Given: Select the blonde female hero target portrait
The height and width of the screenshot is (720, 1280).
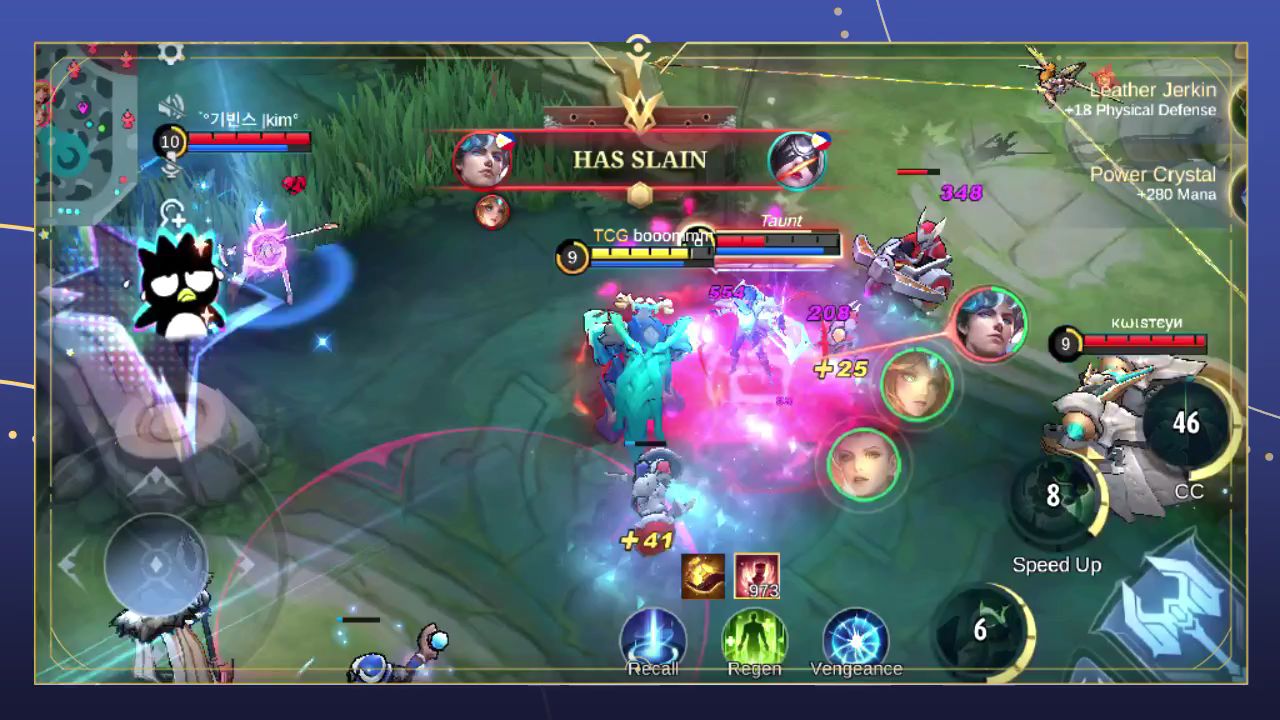Looking at the screenshot, I should click(916, 384).
